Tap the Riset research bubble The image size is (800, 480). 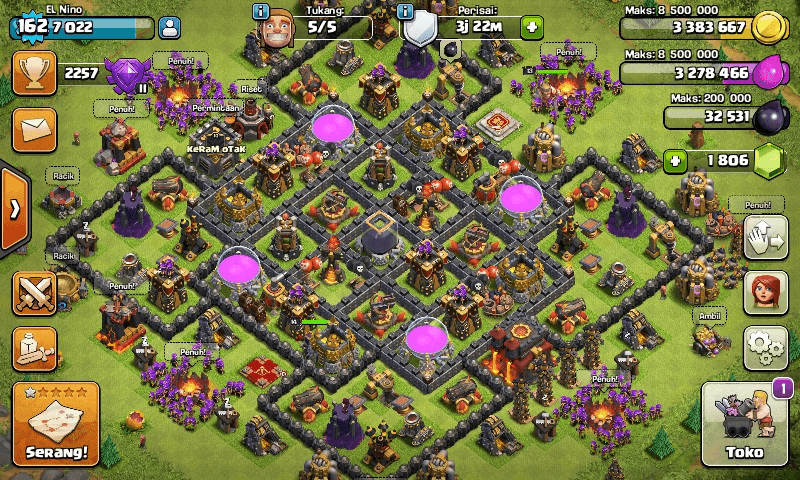tap(250, 89)
